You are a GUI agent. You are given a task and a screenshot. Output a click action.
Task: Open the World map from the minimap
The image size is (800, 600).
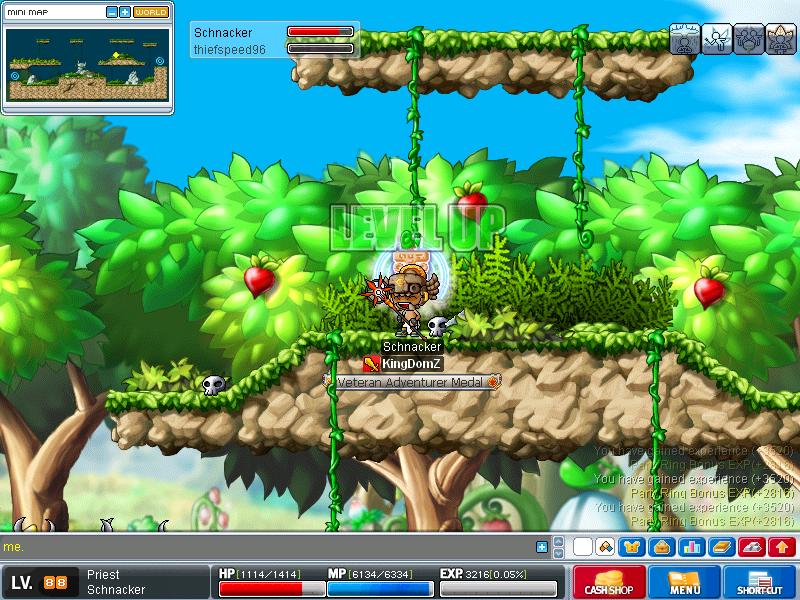tap(151, 12)
